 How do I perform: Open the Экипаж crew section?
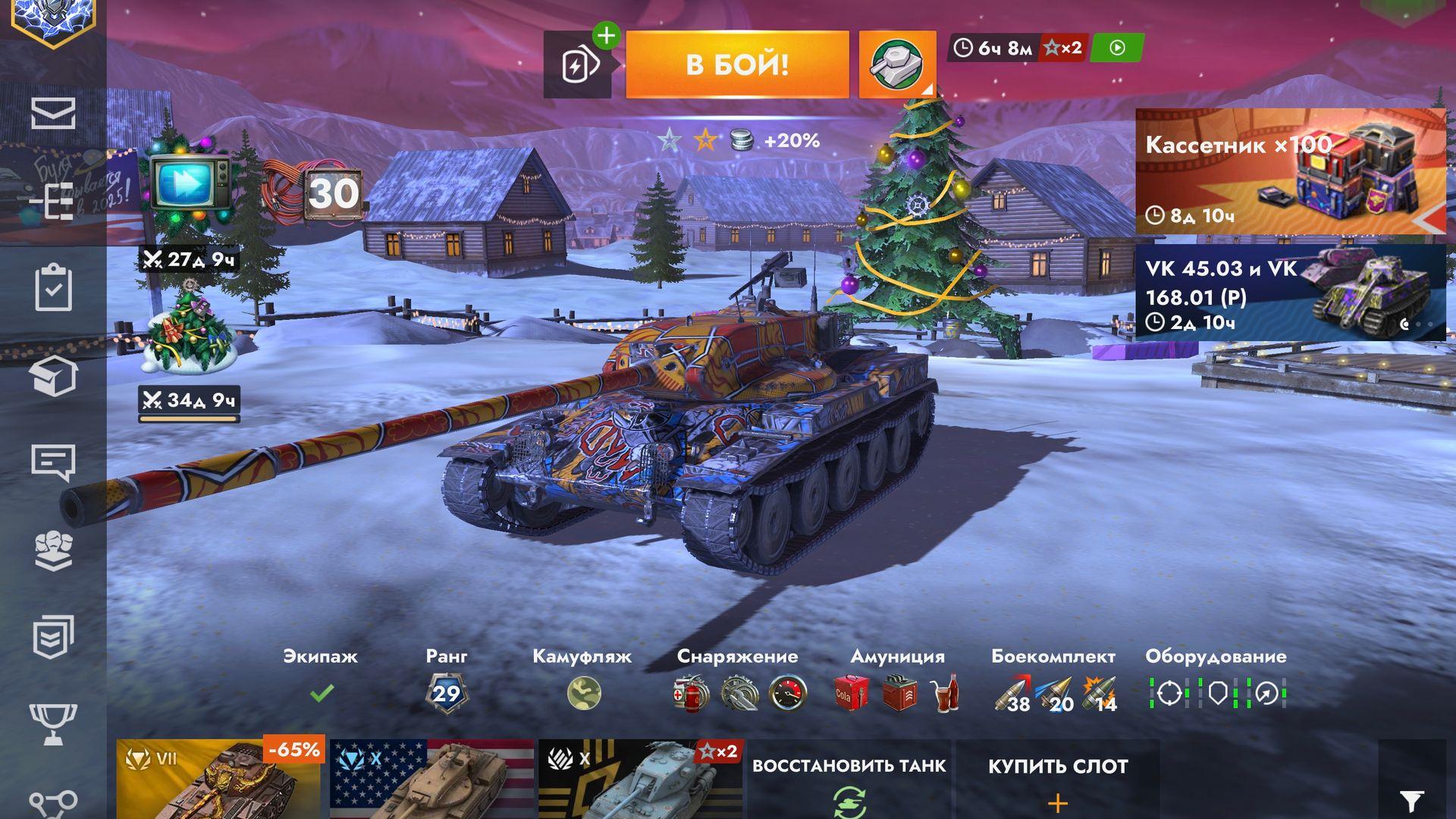tap(321, 679)
